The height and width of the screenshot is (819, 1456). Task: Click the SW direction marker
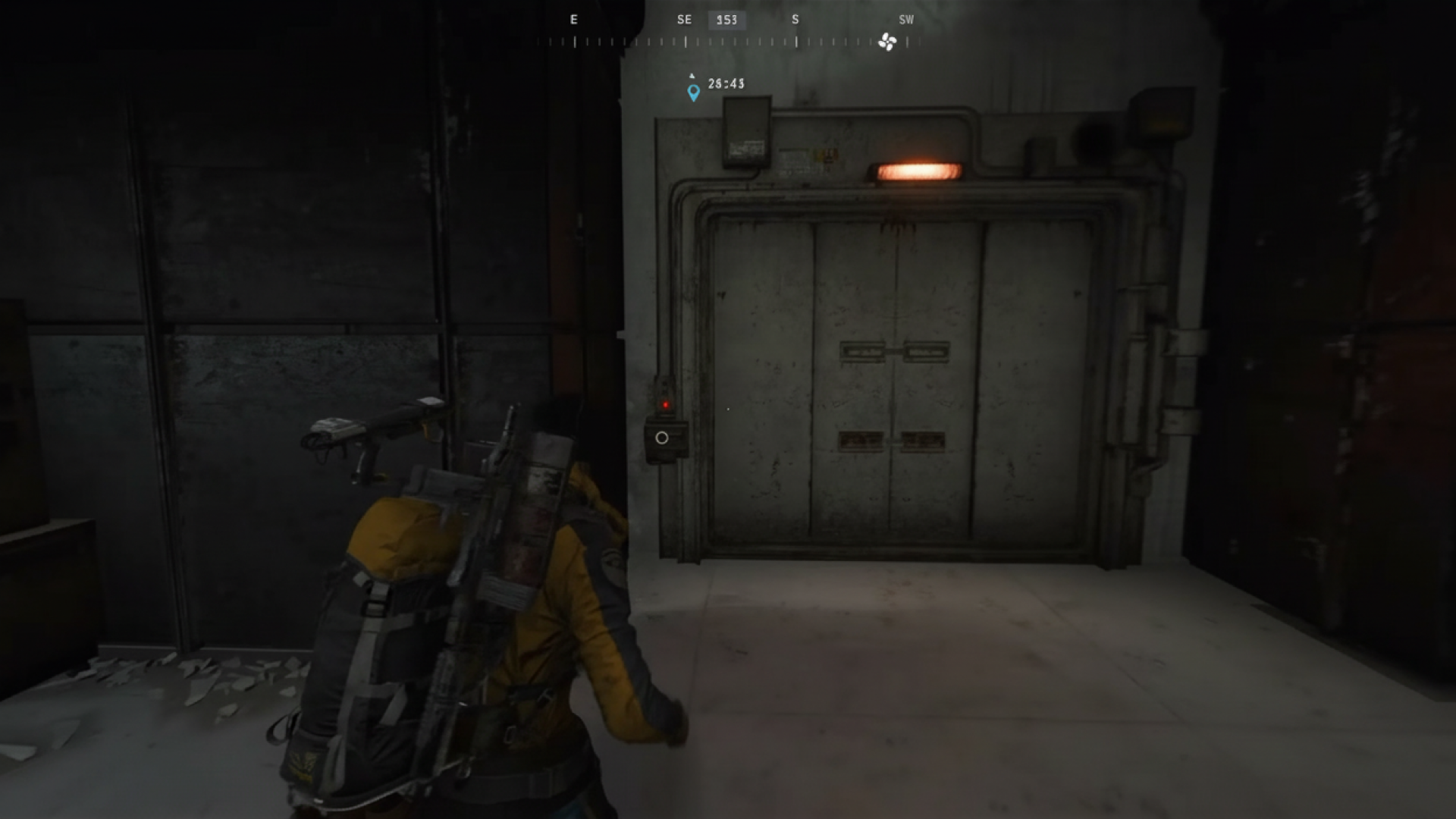point(905,20)
